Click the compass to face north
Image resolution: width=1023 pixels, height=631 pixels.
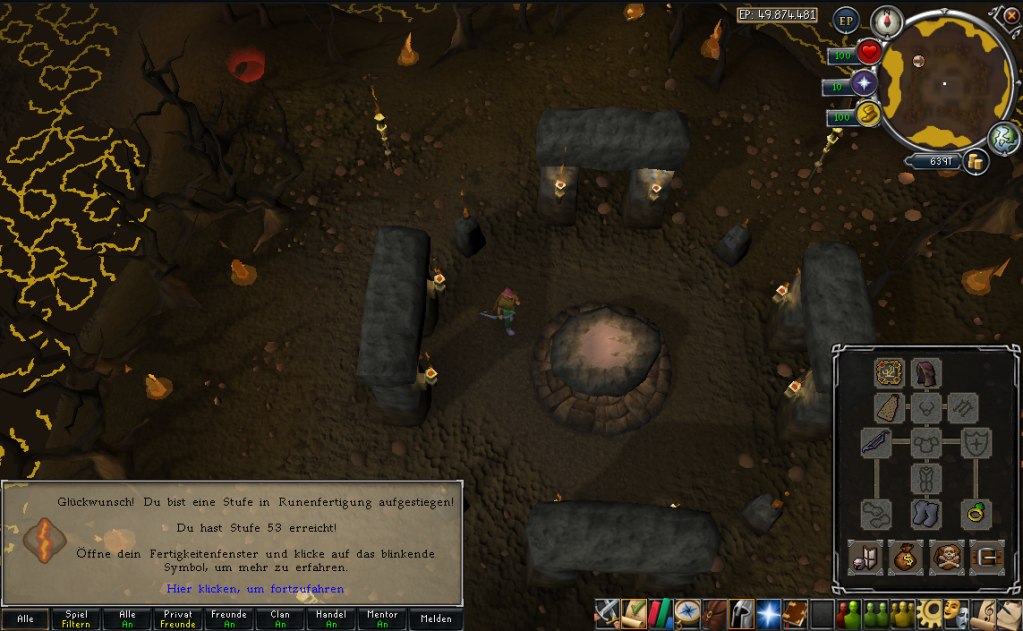(x=886, y=20)
